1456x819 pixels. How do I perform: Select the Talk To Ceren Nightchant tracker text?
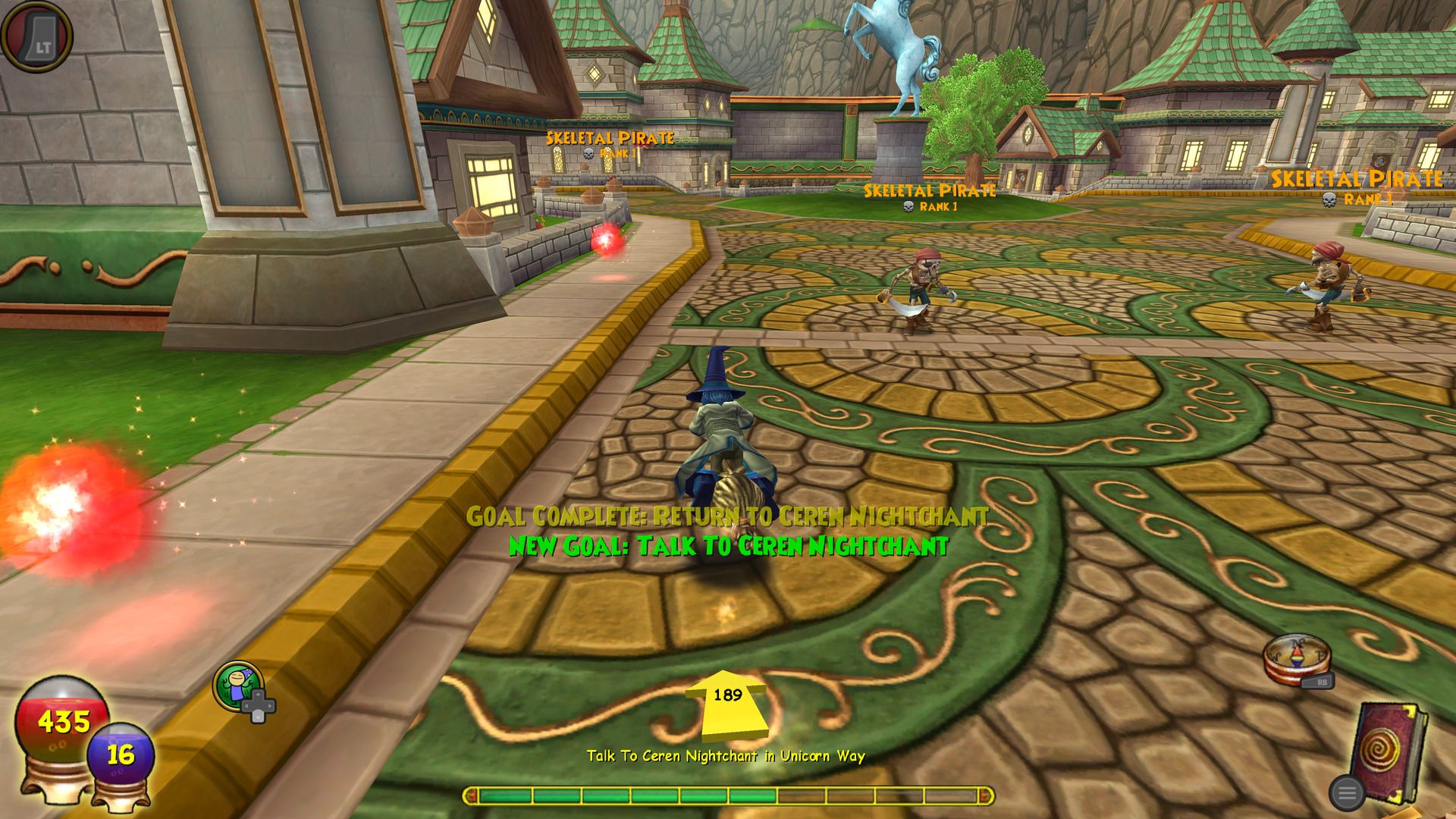tap(726, 756)
